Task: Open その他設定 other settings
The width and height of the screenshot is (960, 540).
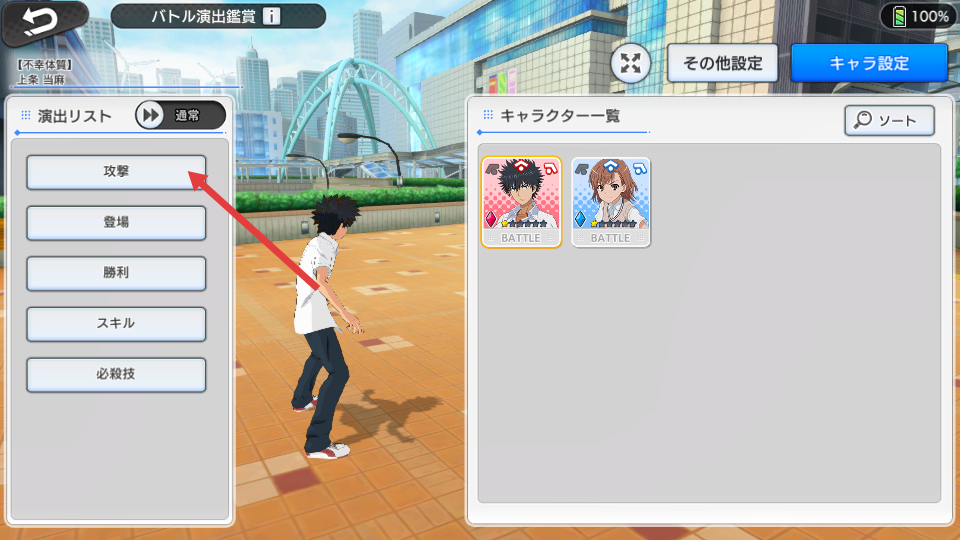Action: pos(722,63)
